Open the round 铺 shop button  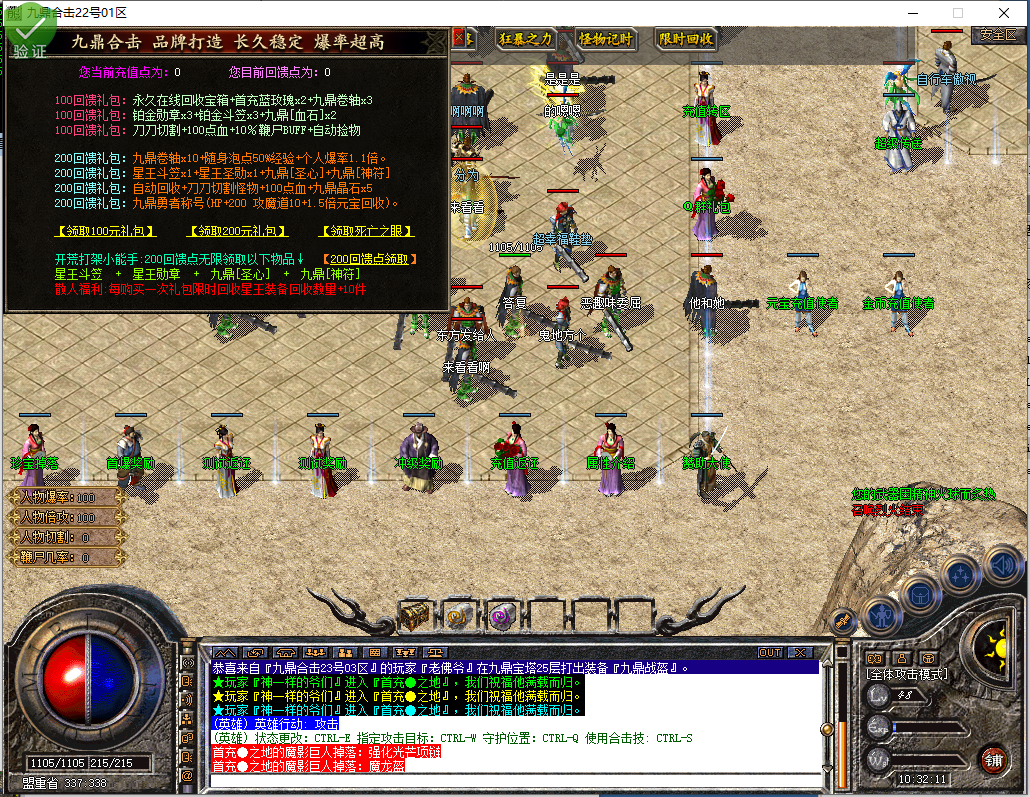pos(992,758)
